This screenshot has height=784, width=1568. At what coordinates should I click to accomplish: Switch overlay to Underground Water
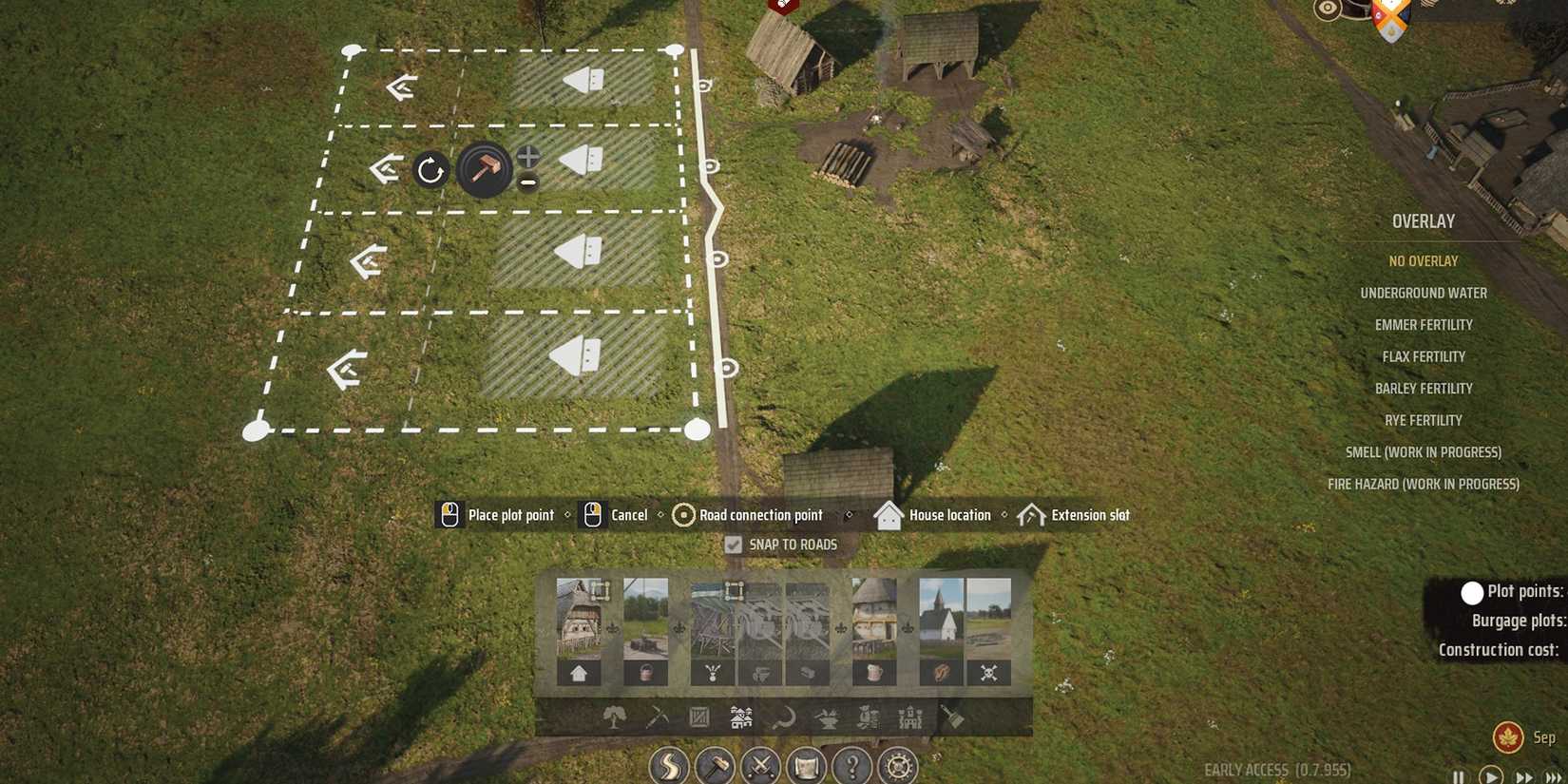(1424, 293)
